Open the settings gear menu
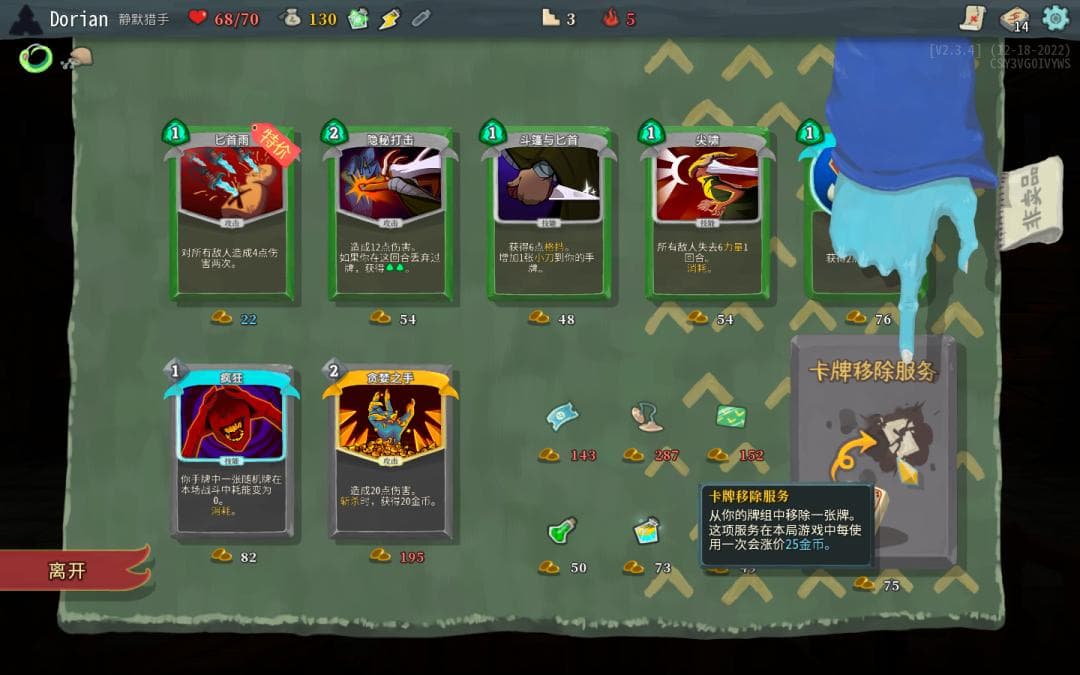The height and width of the screenshot is (675, 1080). point(1056,17)
